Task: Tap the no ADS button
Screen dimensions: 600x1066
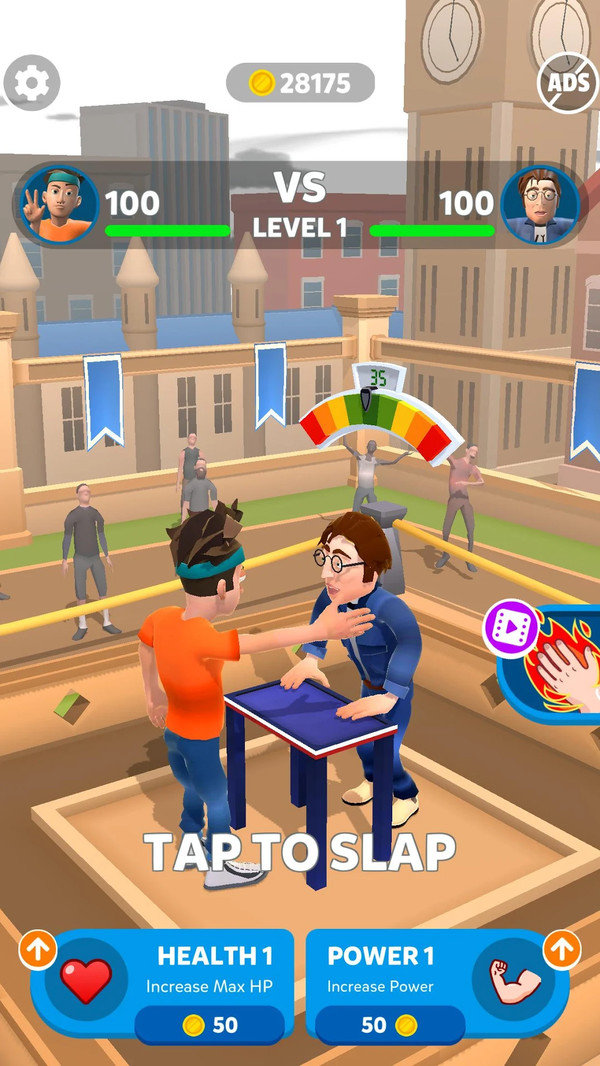Action: [567, 82]
